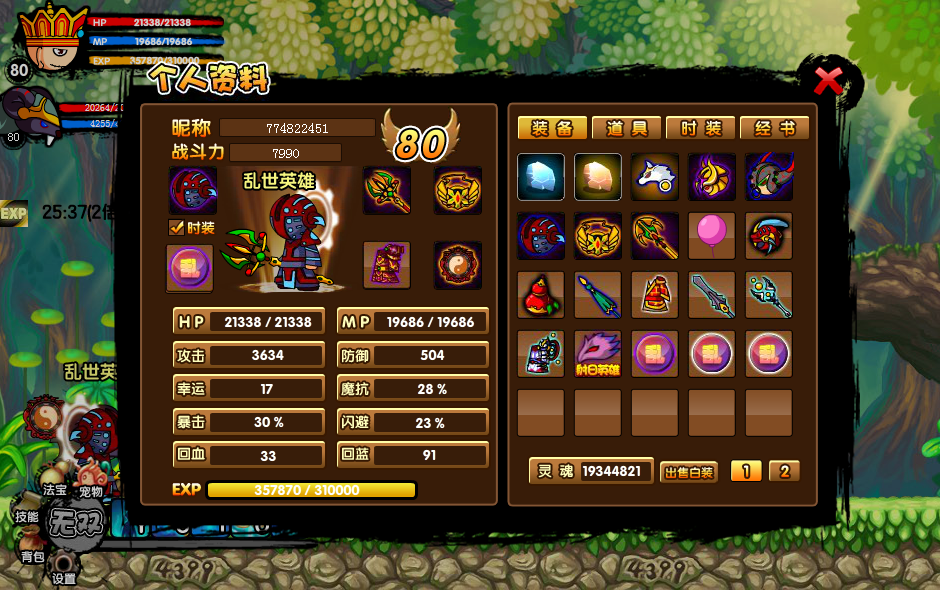940x590 pixels.
Task: Click the equipped yin-yang accessory slot
Action: pyautogui.click(x=458, y=265)
